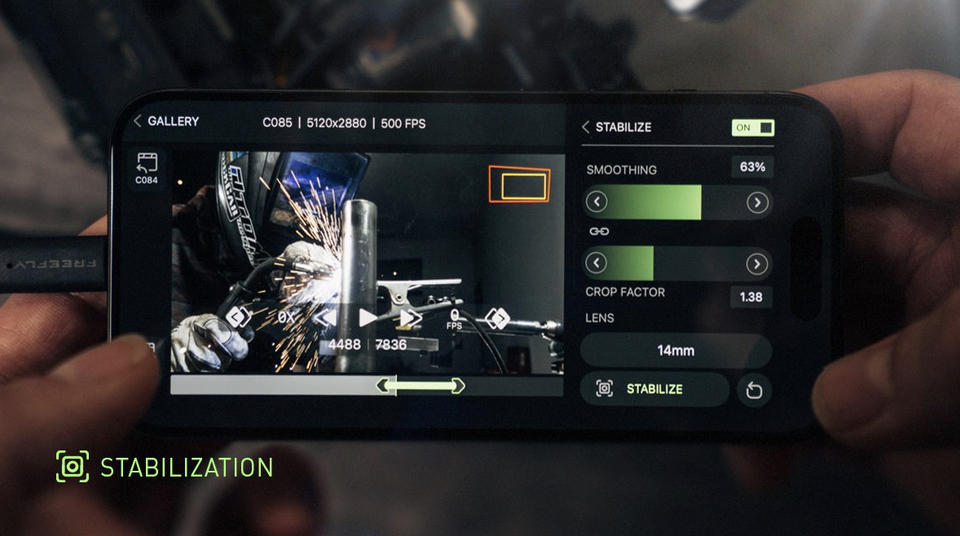Run the green Stabilize button
This screenshot has height=536, width=960.
point(655,389)
